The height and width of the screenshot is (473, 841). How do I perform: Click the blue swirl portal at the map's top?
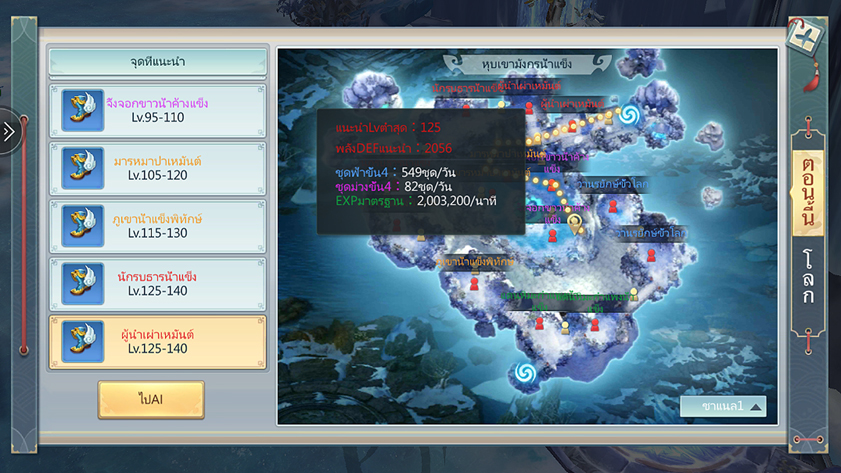(628, 115)
